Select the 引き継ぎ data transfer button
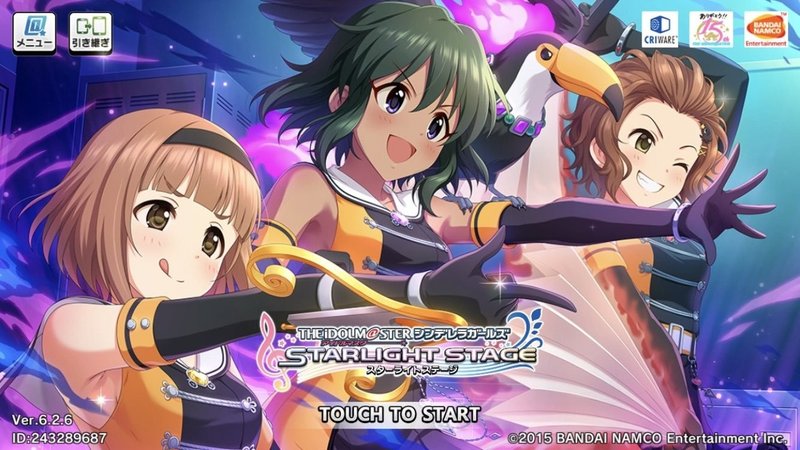Image resolution: width=800 pixels, height=450 pixels. [x=91, y=34]
